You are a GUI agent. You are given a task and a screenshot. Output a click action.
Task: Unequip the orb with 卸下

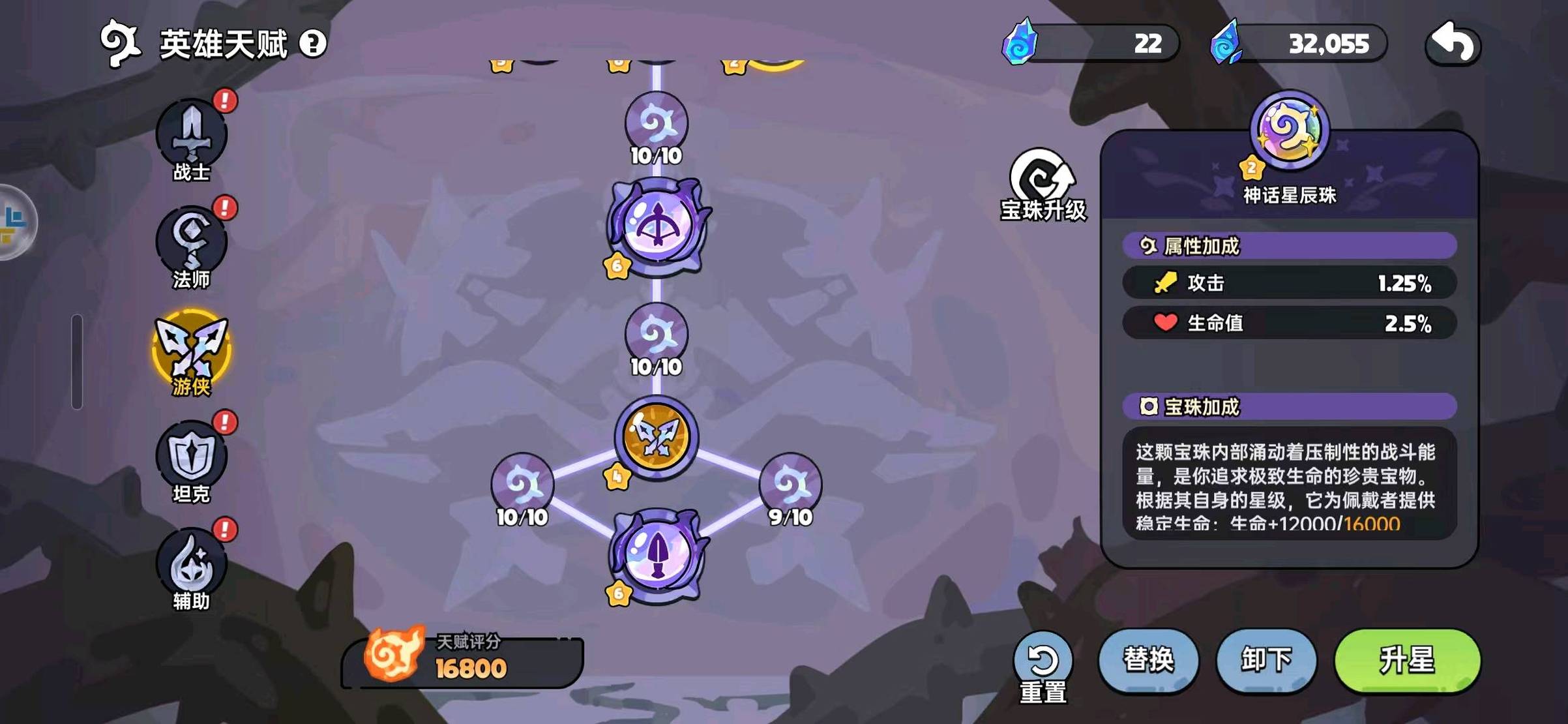[1265, 660]
